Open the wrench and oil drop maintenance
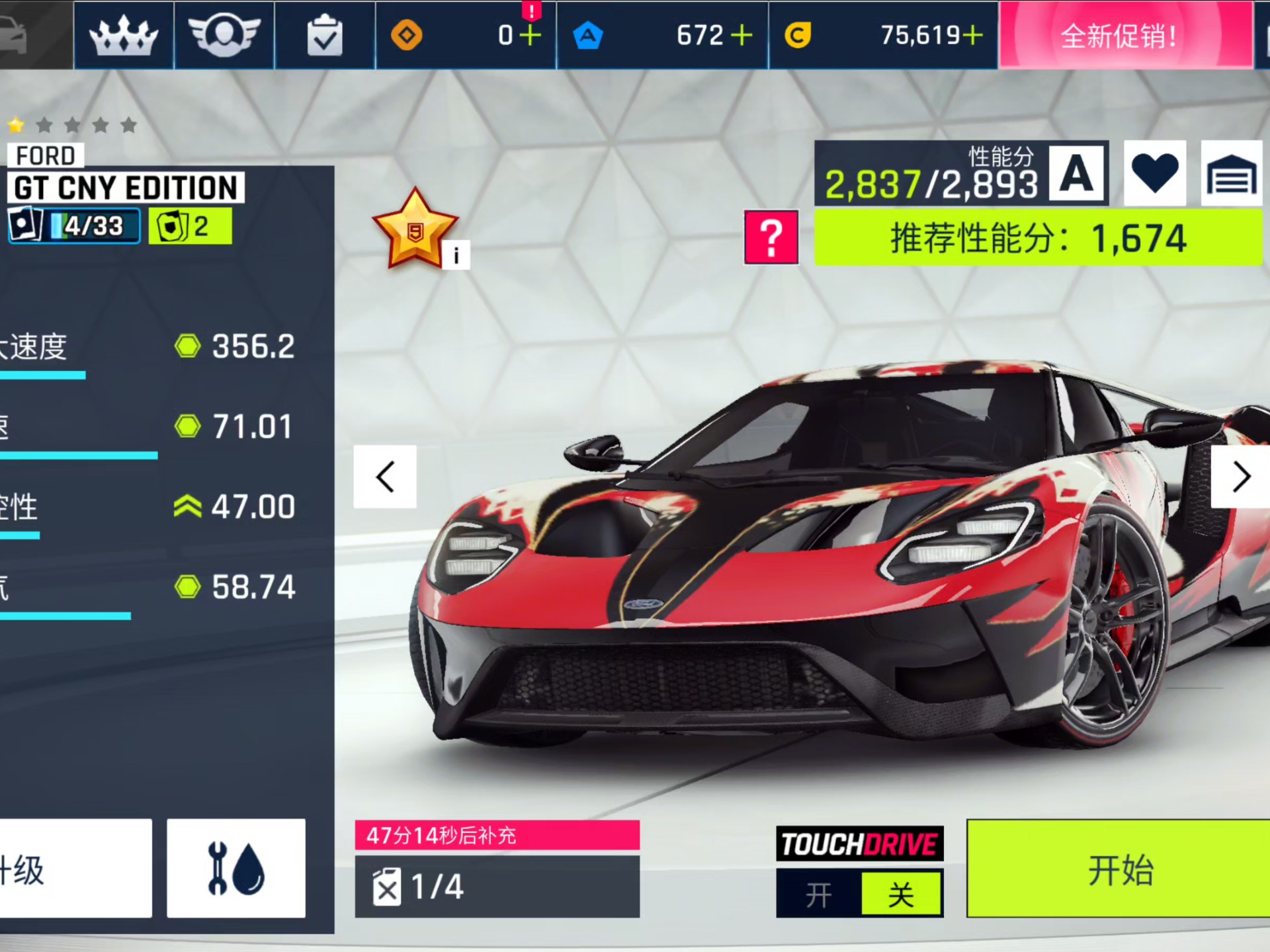This screenshot has height=952, width=1270. click(236, 868)
